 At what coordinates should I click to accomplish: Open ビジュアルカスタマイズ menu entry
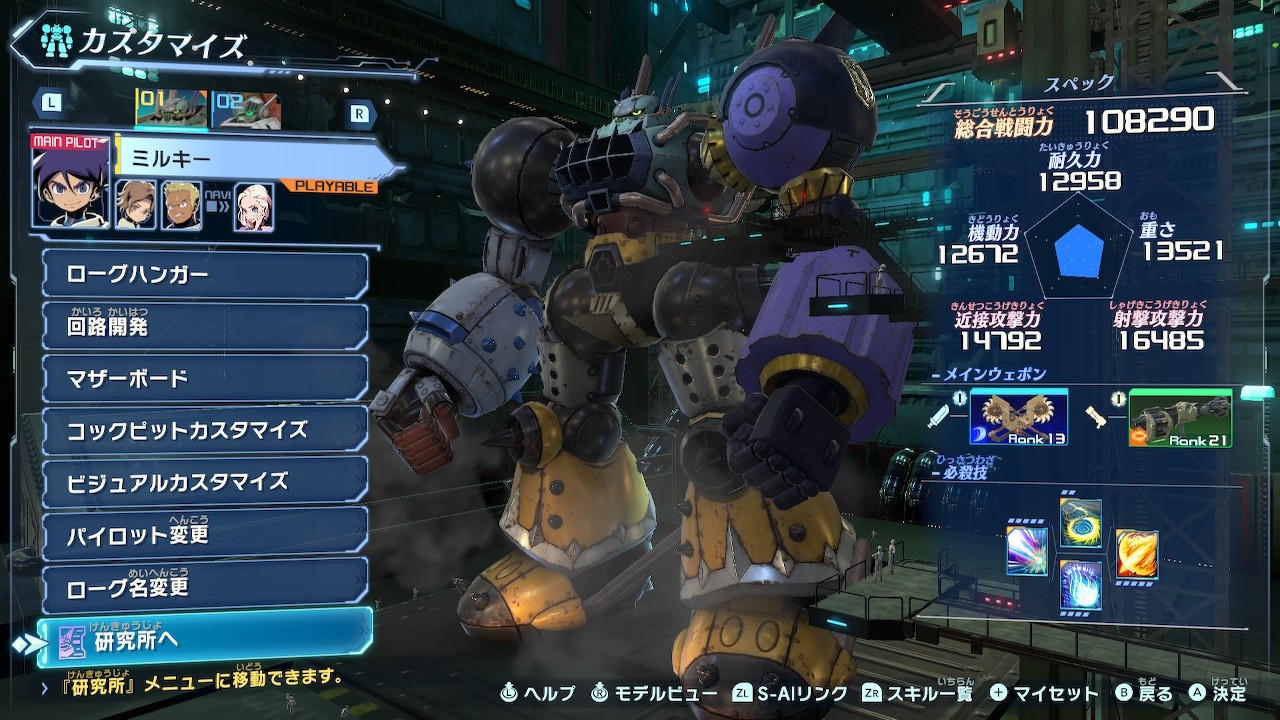click(205, 482)
